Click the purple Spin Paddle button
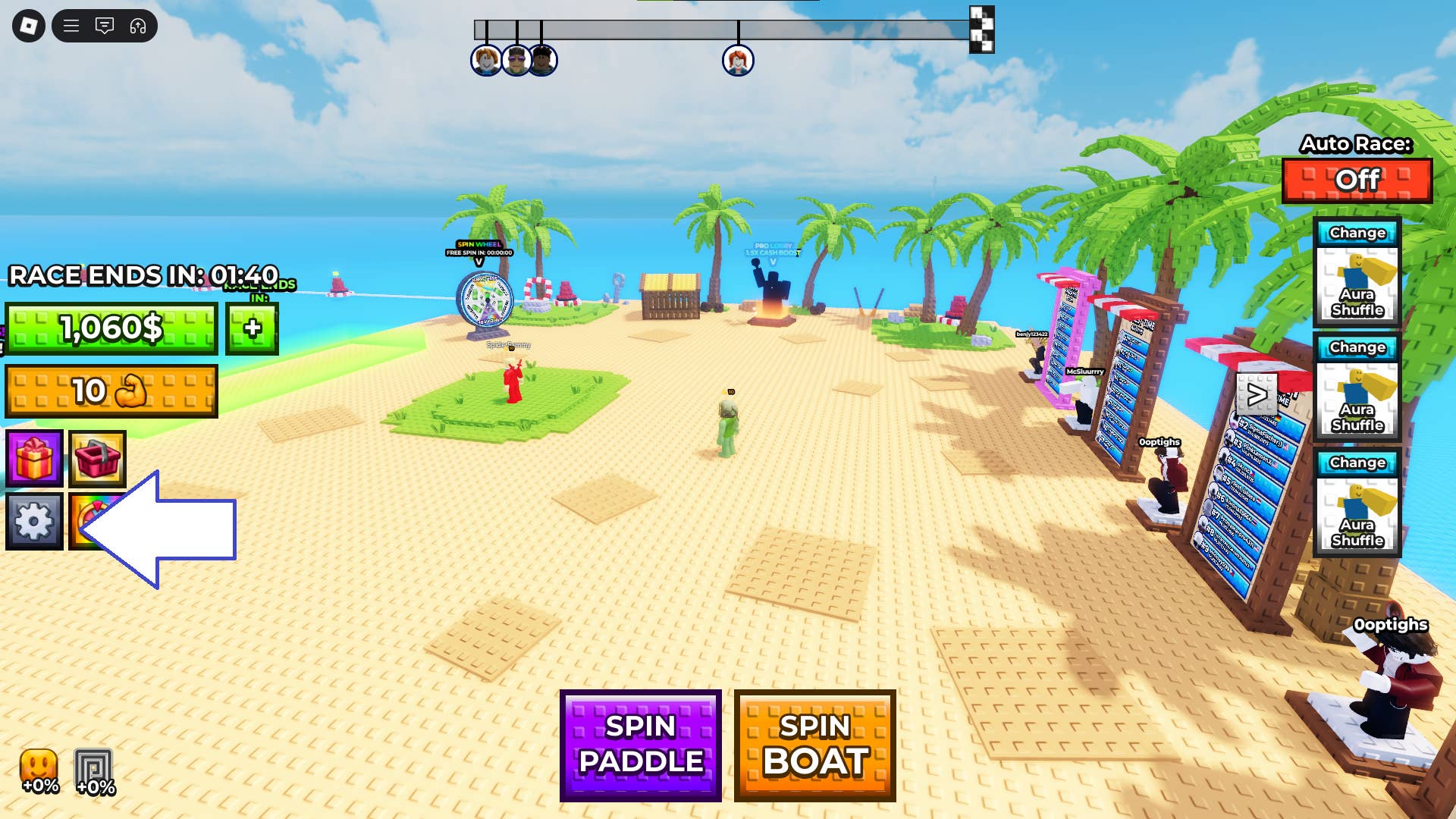 click(x=641, y=745)
